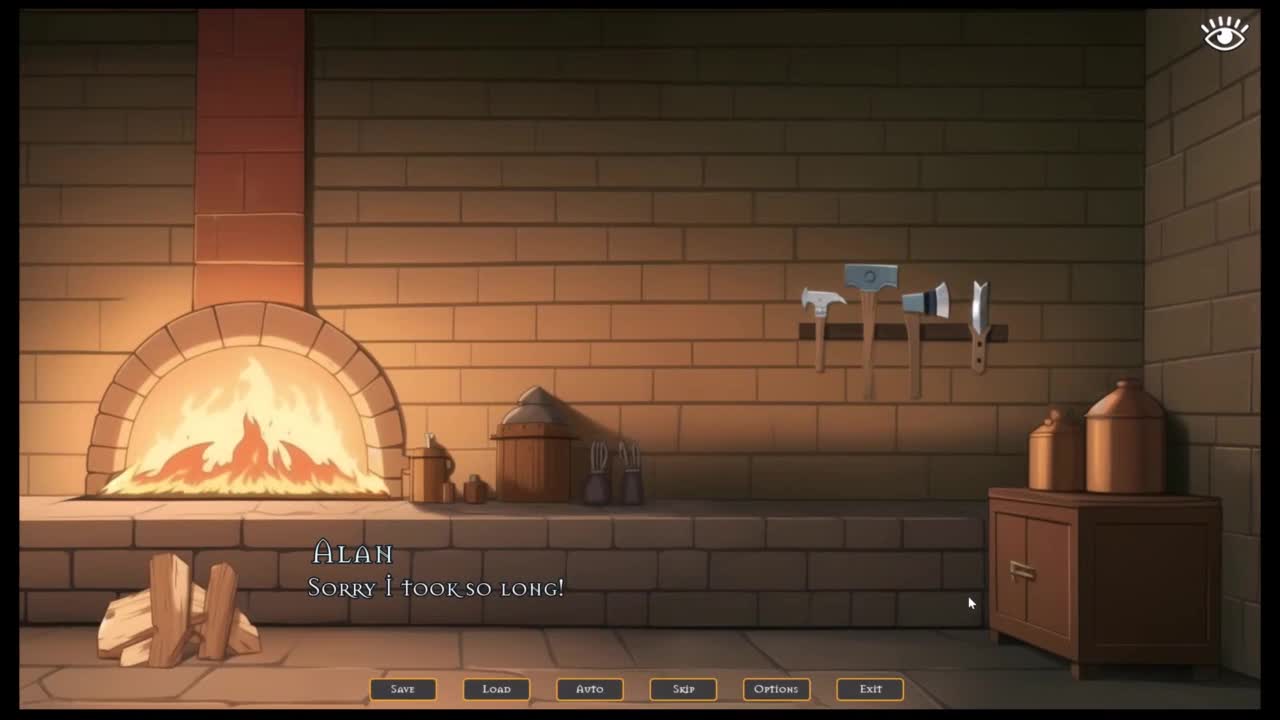
Task: Click the Save button
Action: point(403,689)
